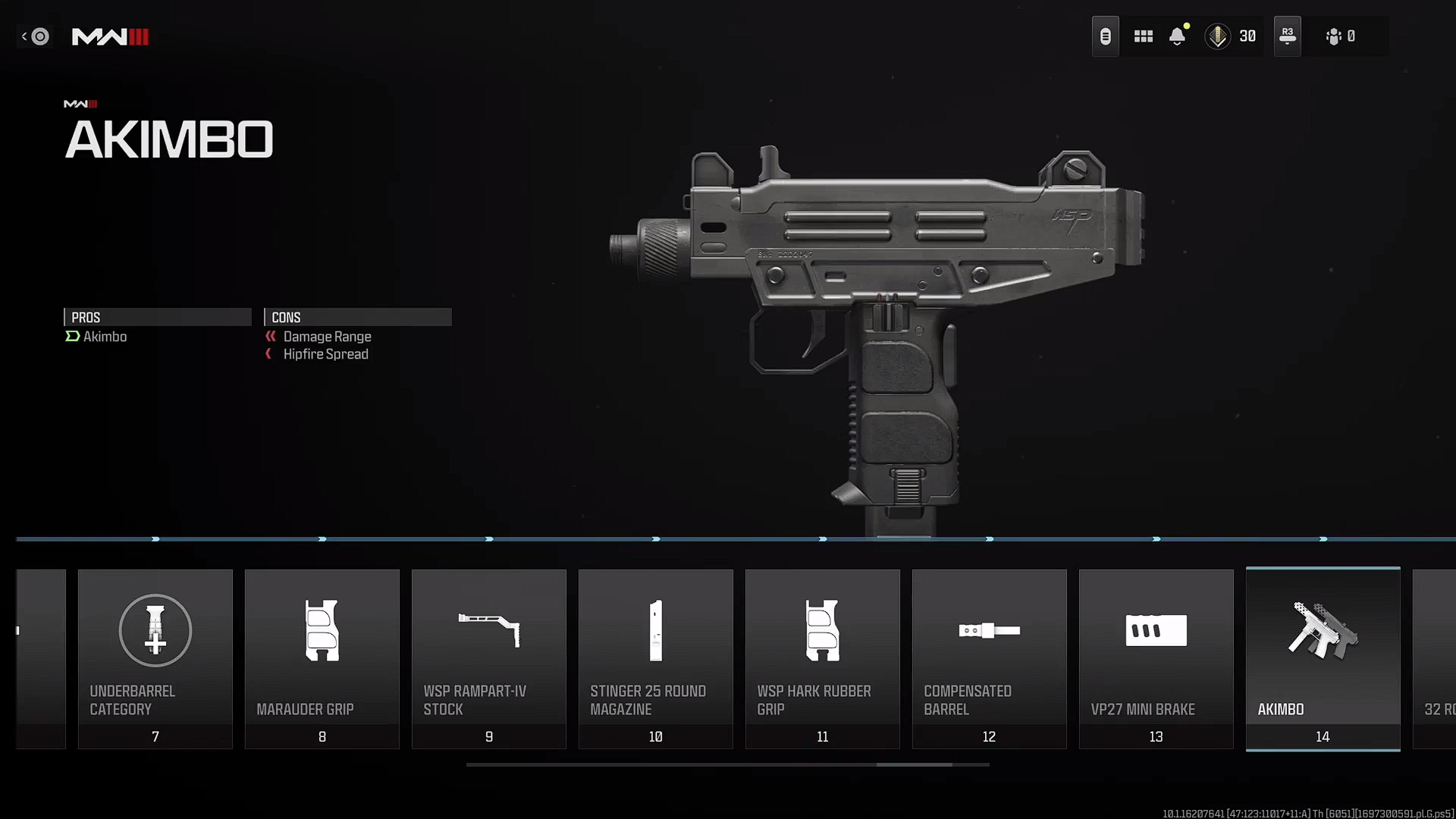
Task: Open the social menu via the R3 icon
Action: (1287, 36)
